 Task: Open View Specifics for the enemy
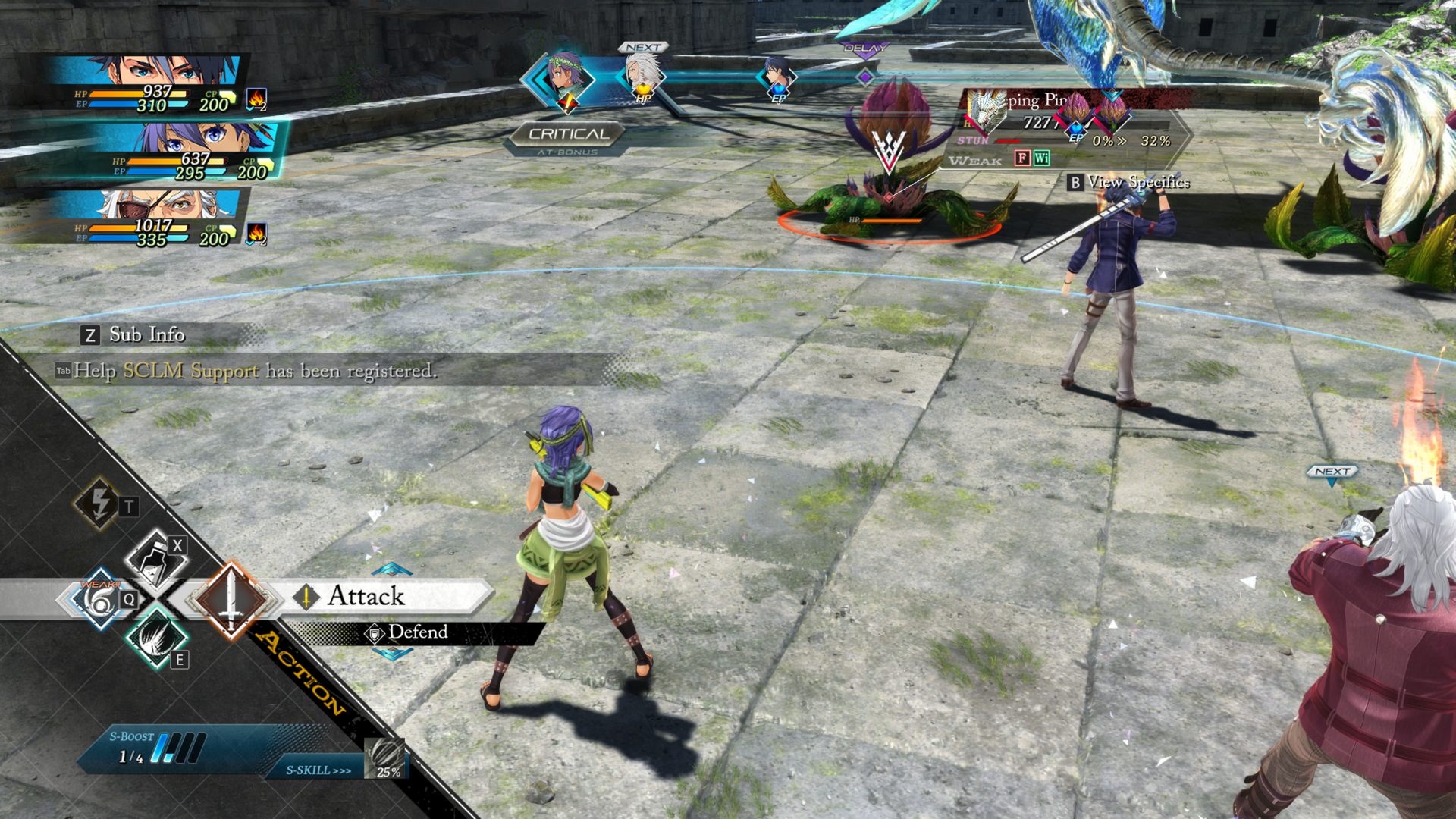tap(1128, 182)
